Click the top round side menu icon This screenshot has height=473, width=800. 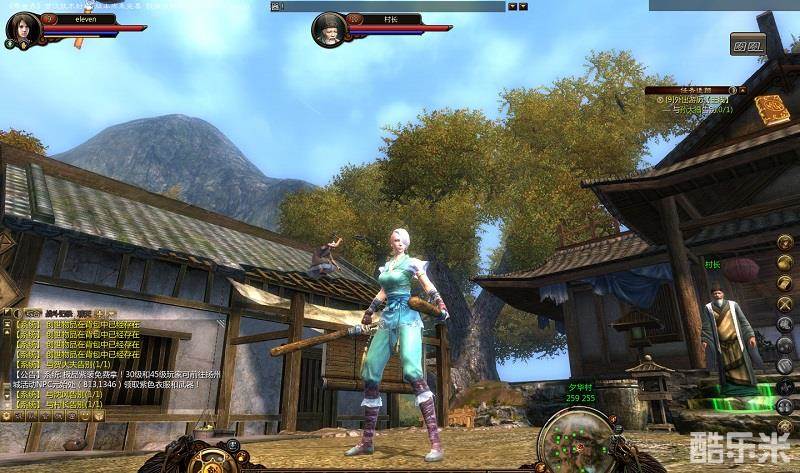[786, 242]
